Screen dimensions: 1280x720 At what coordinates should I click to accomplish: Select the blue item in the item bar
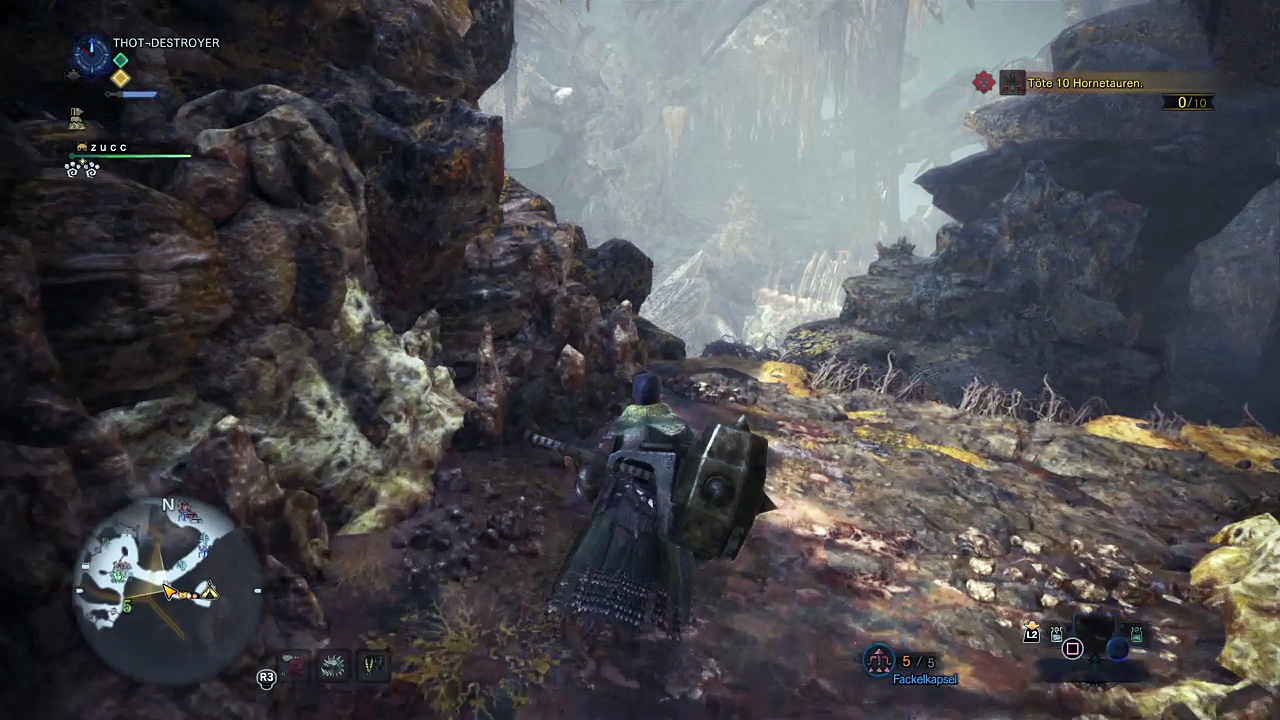1118,648
